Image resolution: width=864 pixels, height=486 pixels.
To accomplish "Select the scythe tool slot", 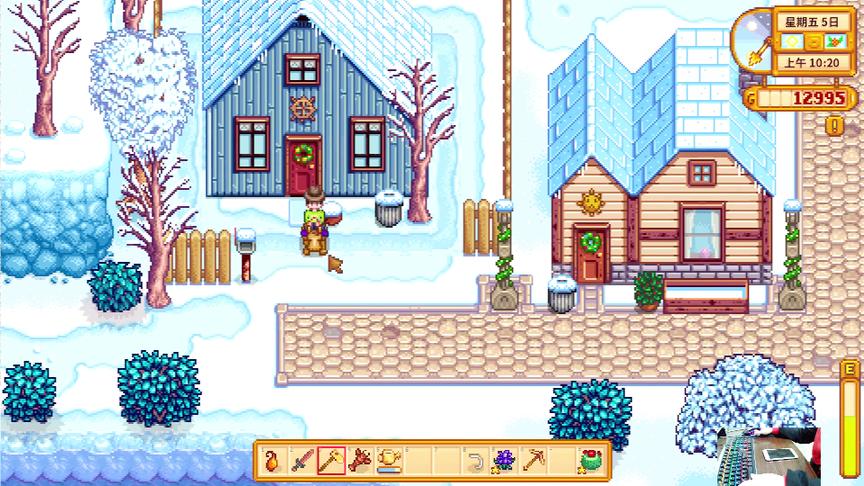I will (476, 461).
